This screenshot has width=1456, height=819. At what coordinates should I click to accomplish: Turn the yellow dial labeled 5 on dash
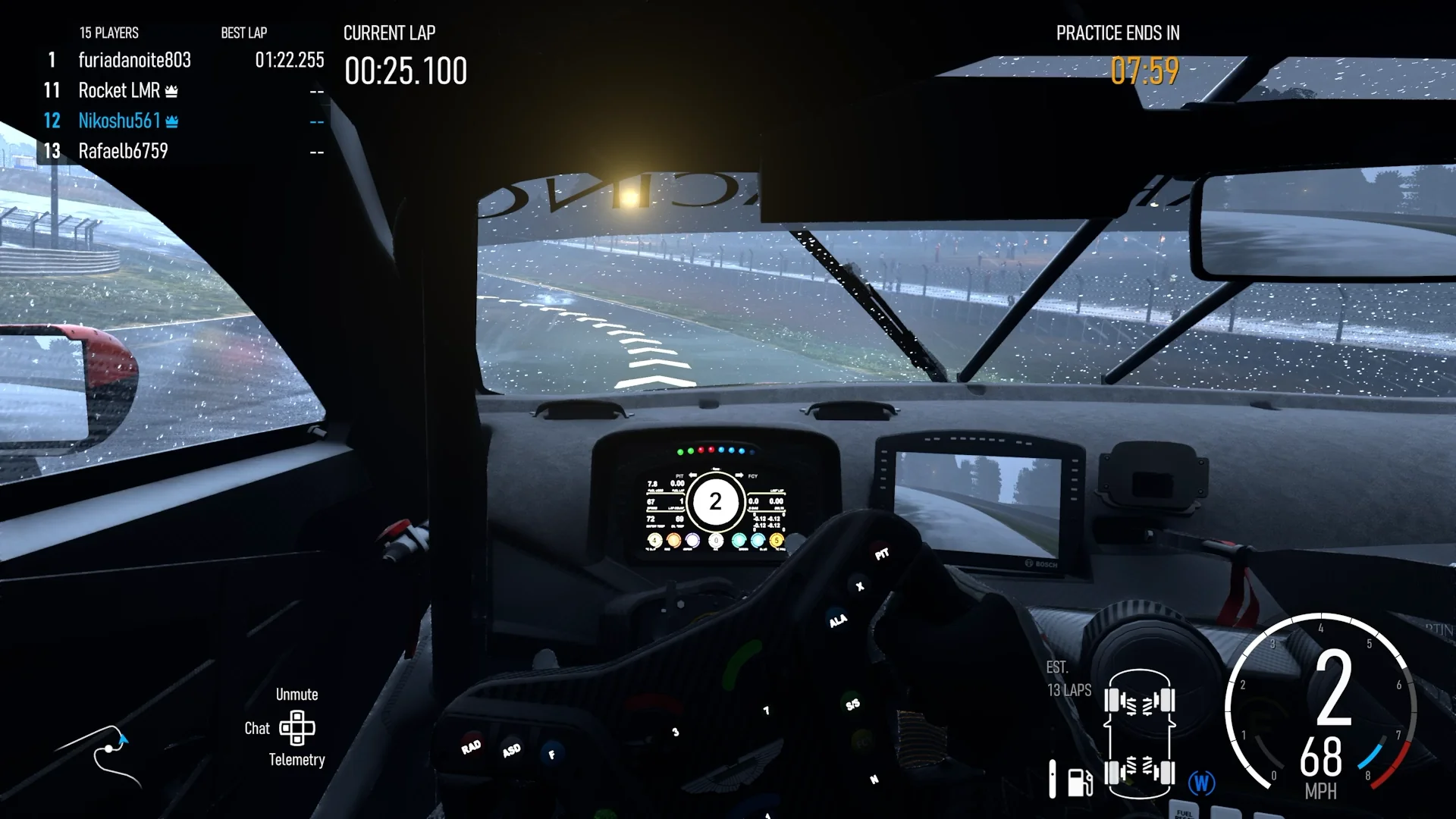pyautogui.click(x=776, y=541)
